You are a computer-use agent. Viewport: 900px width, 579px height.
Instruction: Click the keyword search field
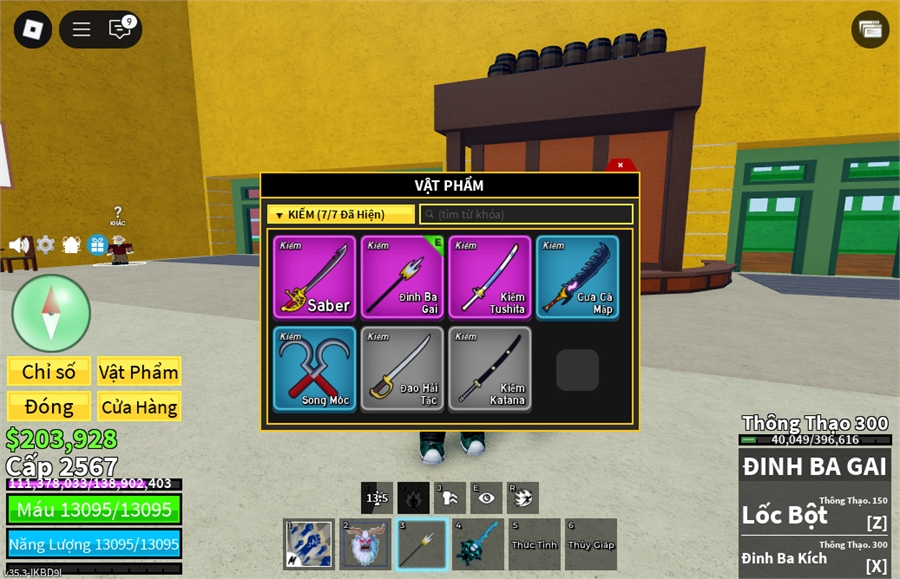click(x=526, y=214)
